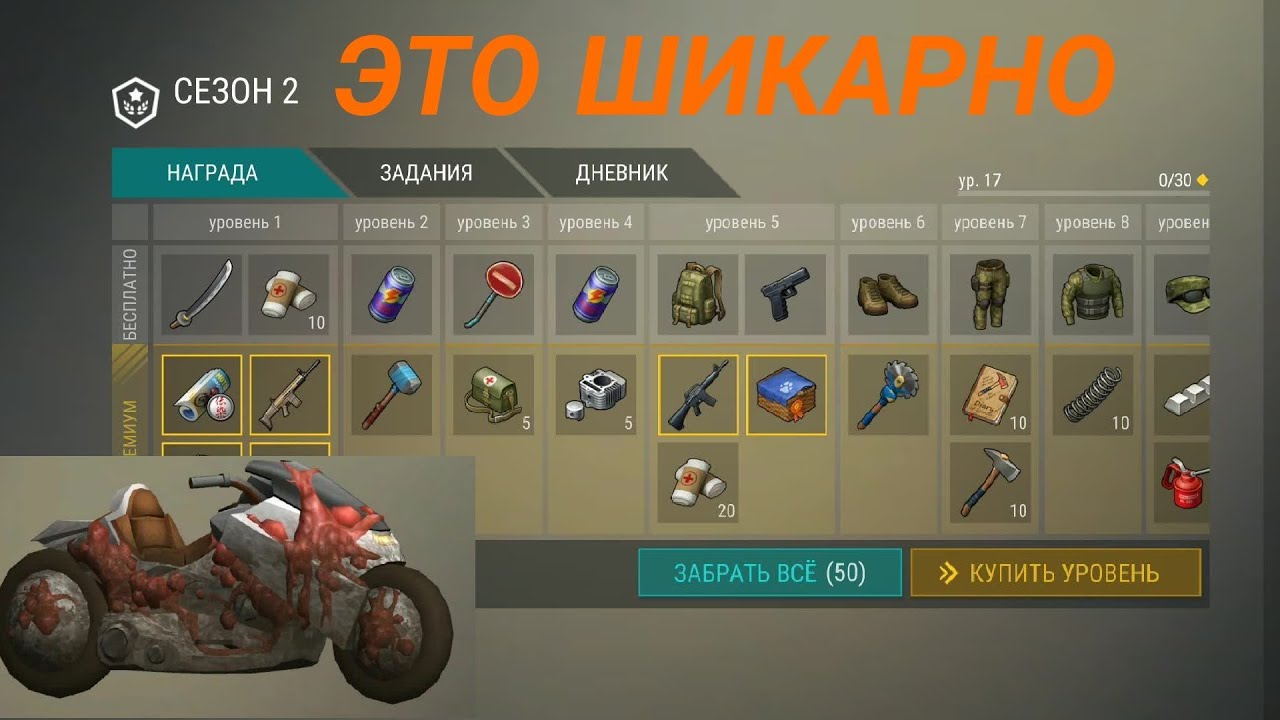Image resolution: width=1280 pixels, height=720 pixels.
Task: Choose the military backpack reward
Action: 697,294
